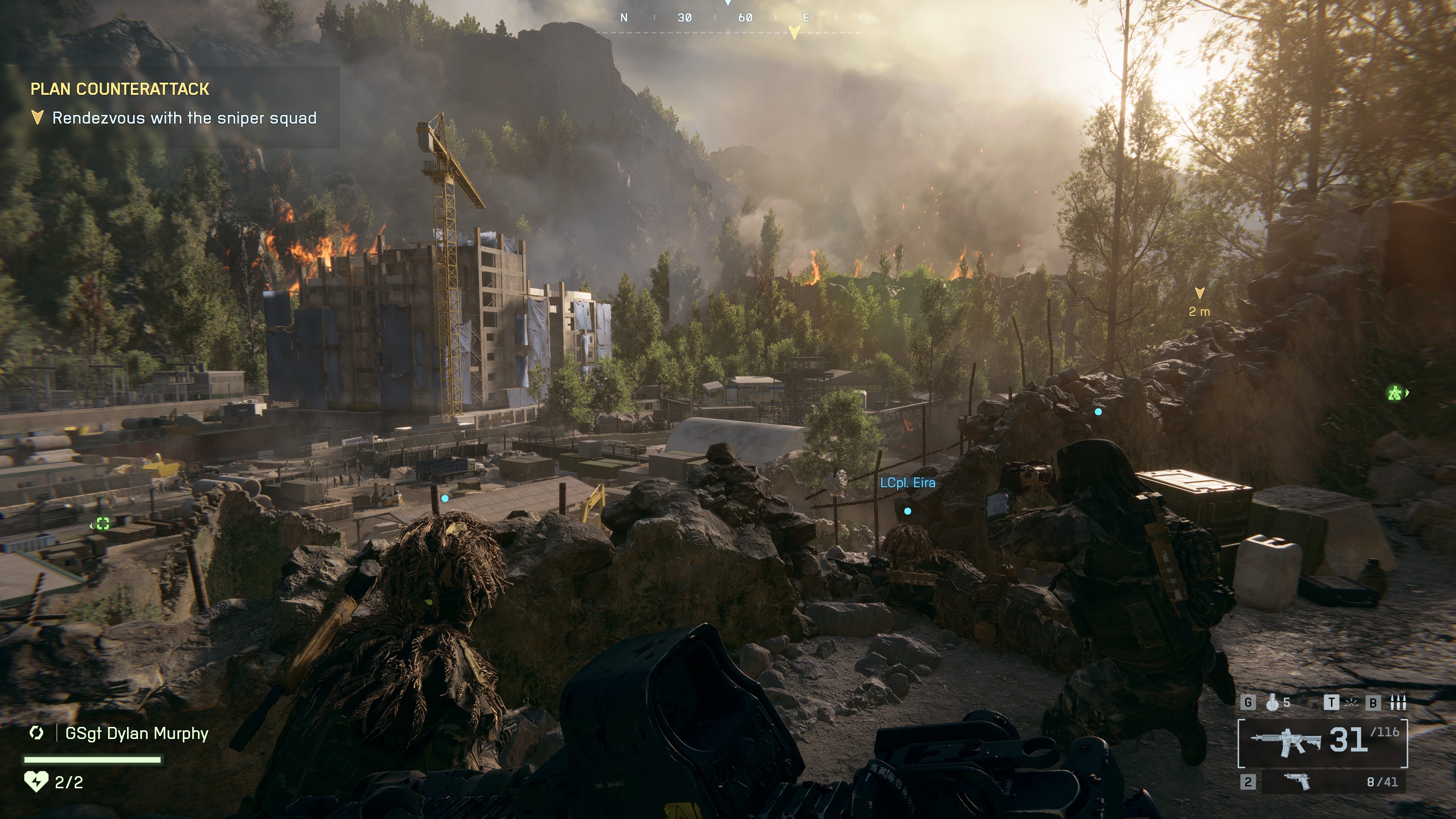The image size is (1456, 819).
Task: Click the LCpl. Eira squadmate nametag
Action: click(x=907, y=483)
